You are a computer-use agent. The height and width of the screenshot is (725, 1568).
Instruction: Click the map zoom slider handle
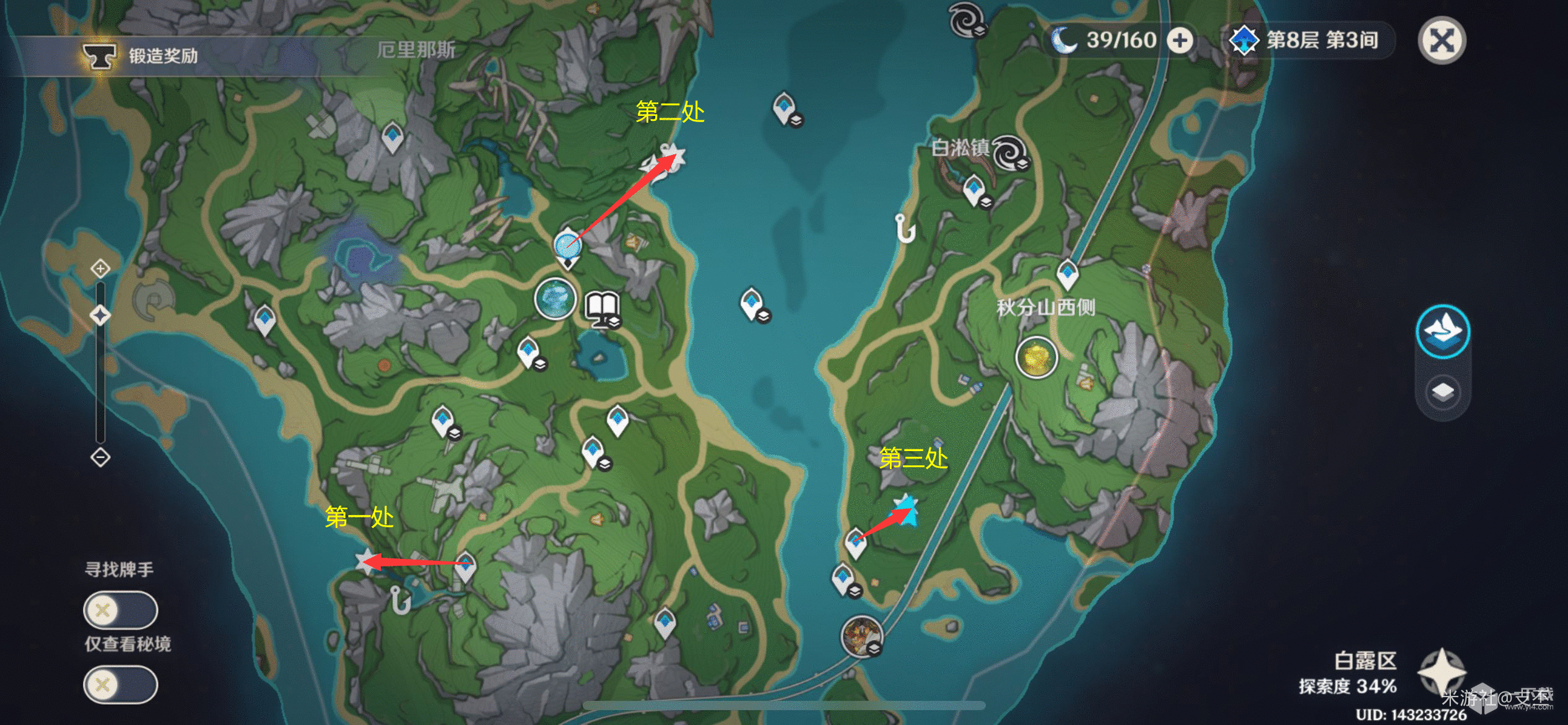coord(100,315)
